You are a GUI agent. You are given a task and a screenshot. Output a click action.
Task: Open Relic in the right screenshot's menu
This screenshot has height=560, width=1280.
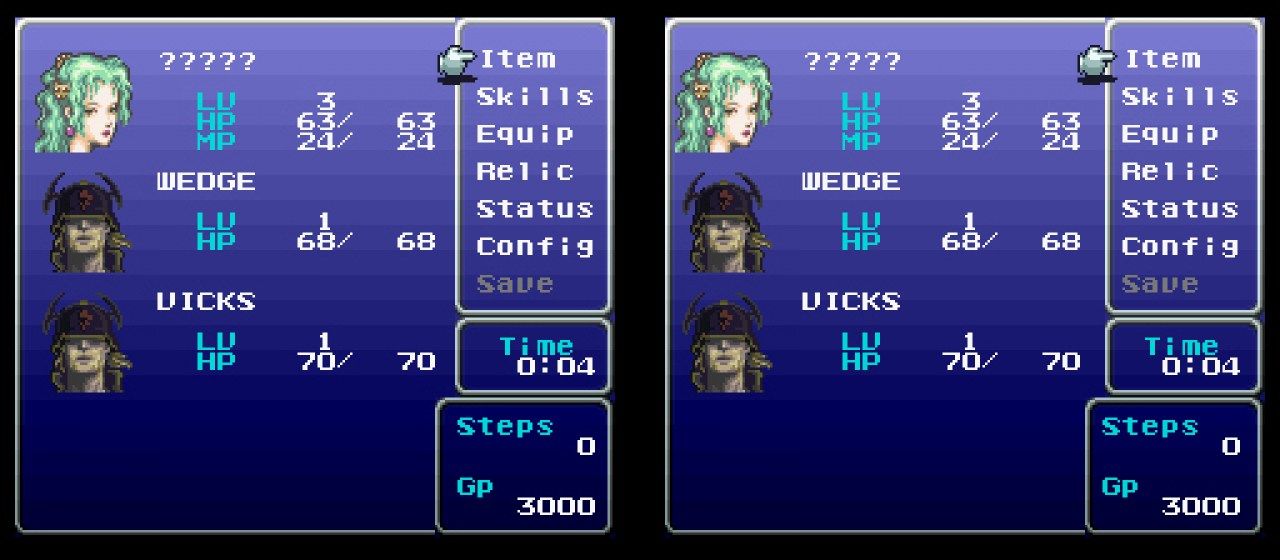[x=1170, y=171]
